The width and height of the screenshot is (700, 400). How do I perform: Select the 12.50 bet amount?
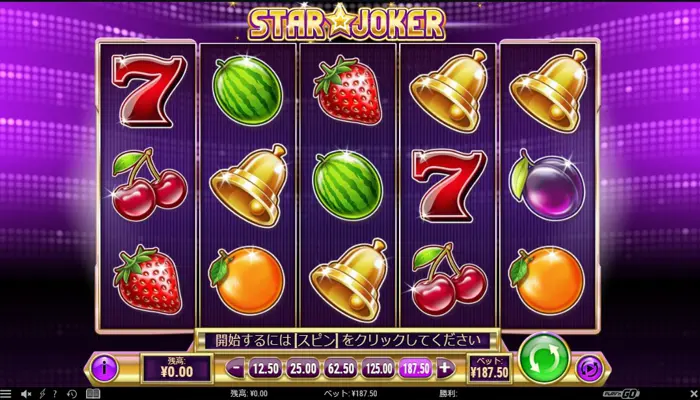pyautogui.click(x=264, y=368)
